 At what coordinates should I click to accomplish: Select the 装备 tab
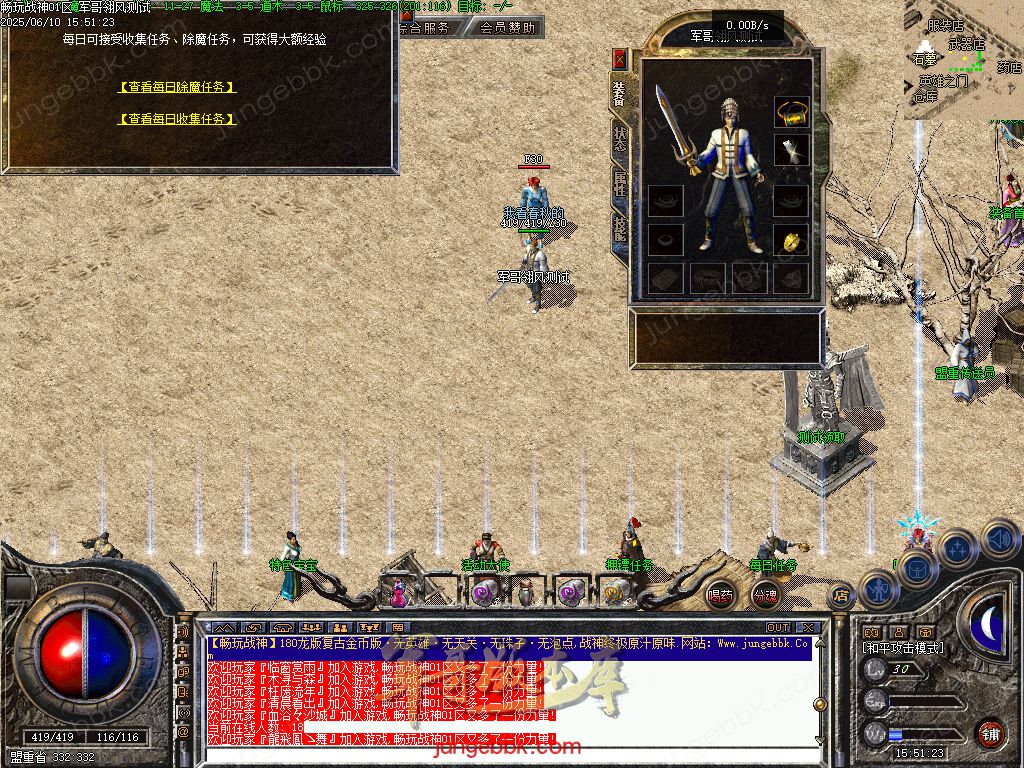[620, 93]
